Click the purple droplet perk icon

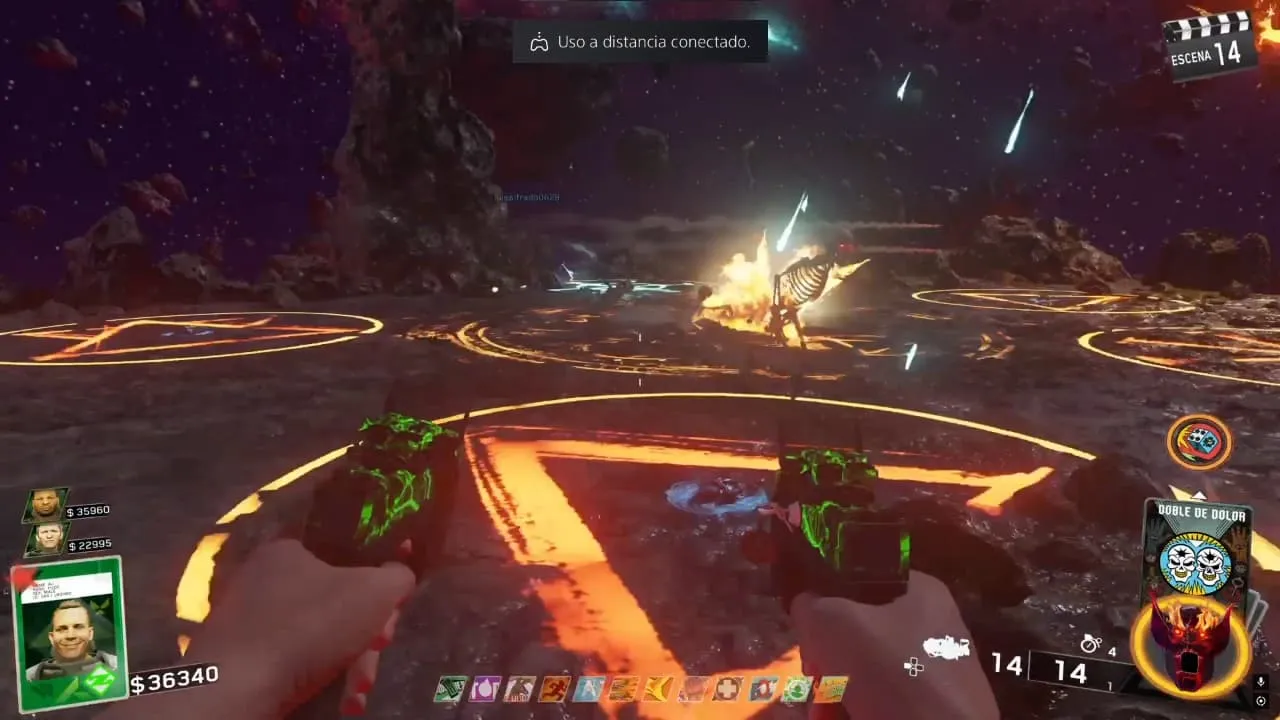coord(484,688)
